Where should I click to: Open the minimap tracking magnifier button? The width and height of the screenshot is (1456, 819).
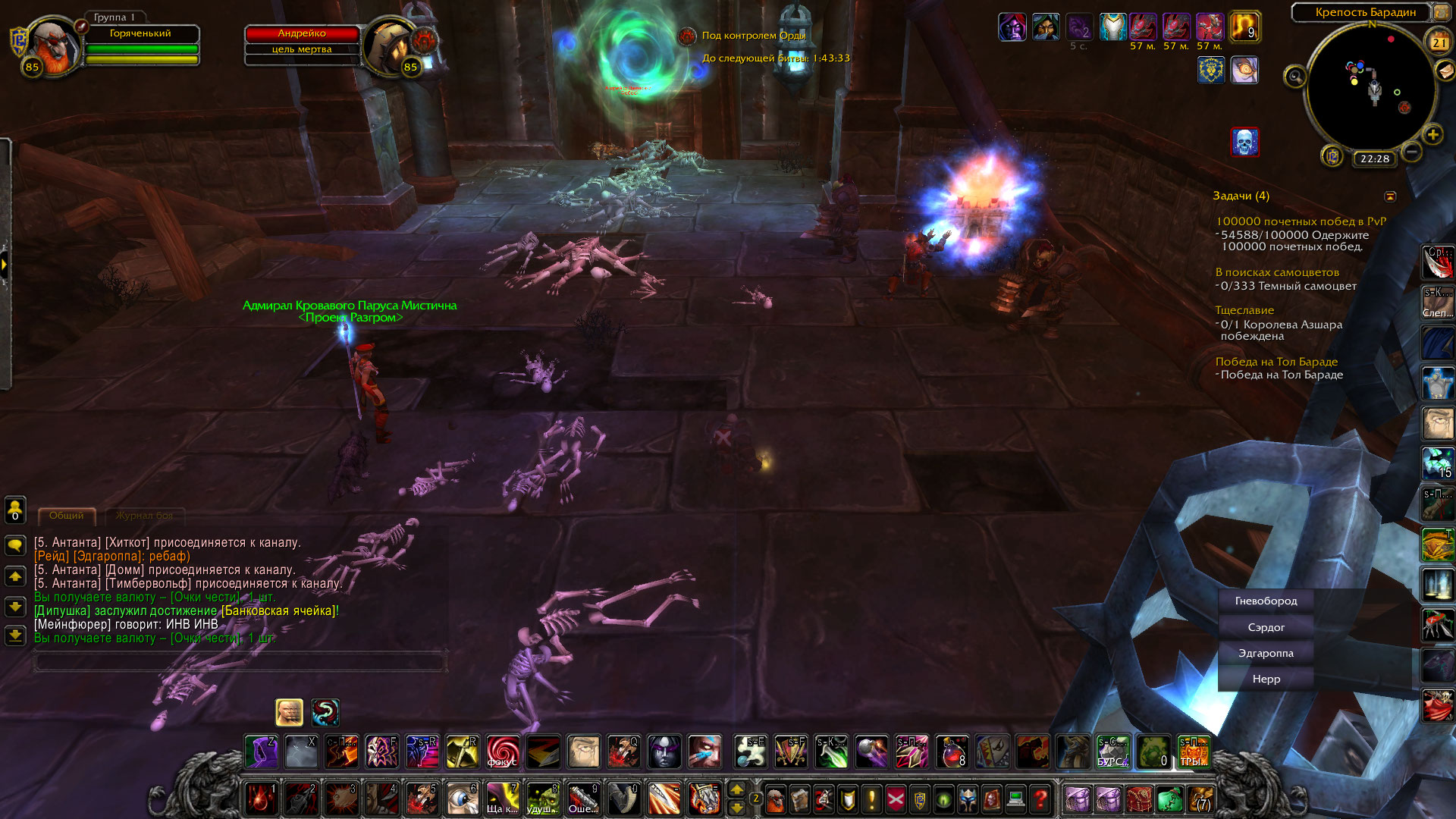coord(1294,76)
